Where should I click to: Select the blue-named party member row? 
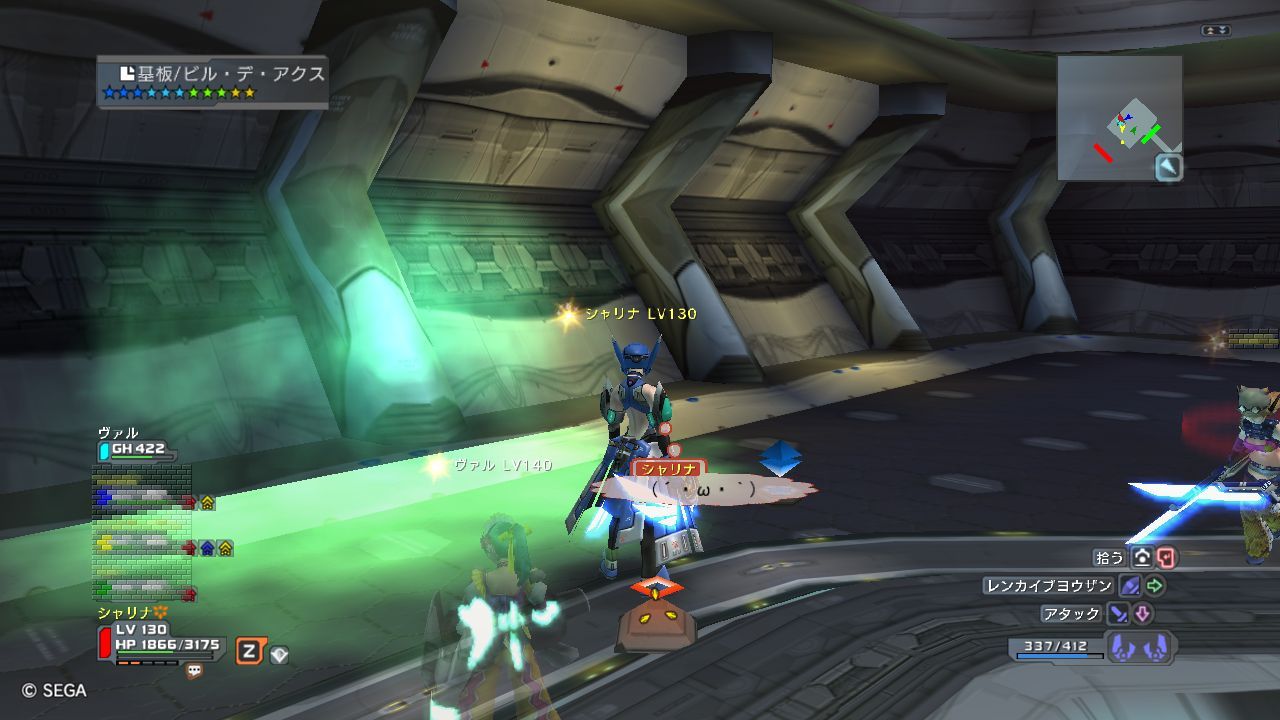click(x=141, y=498)
